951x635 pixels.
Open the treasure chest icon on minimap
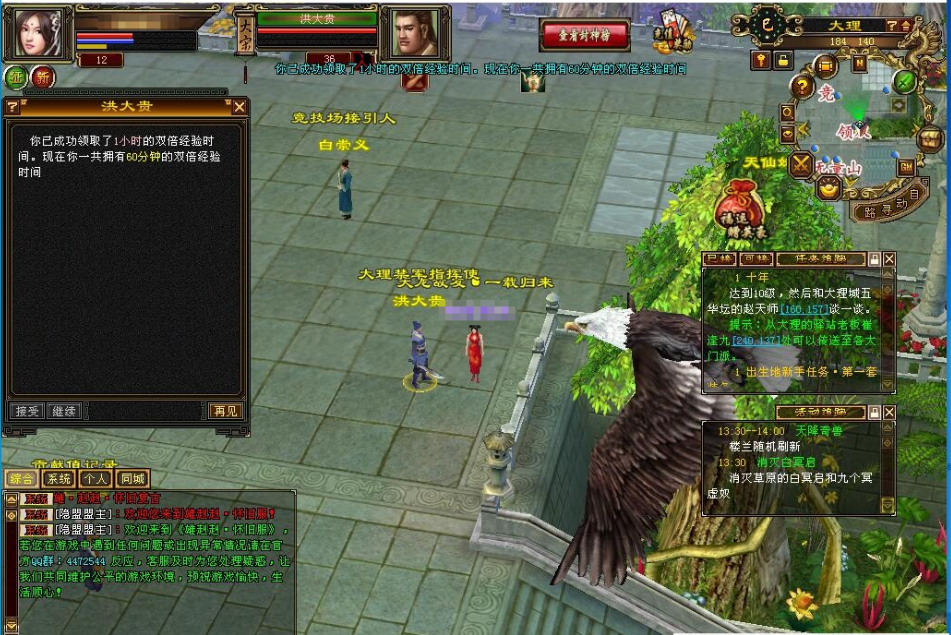tap(930, 138)
